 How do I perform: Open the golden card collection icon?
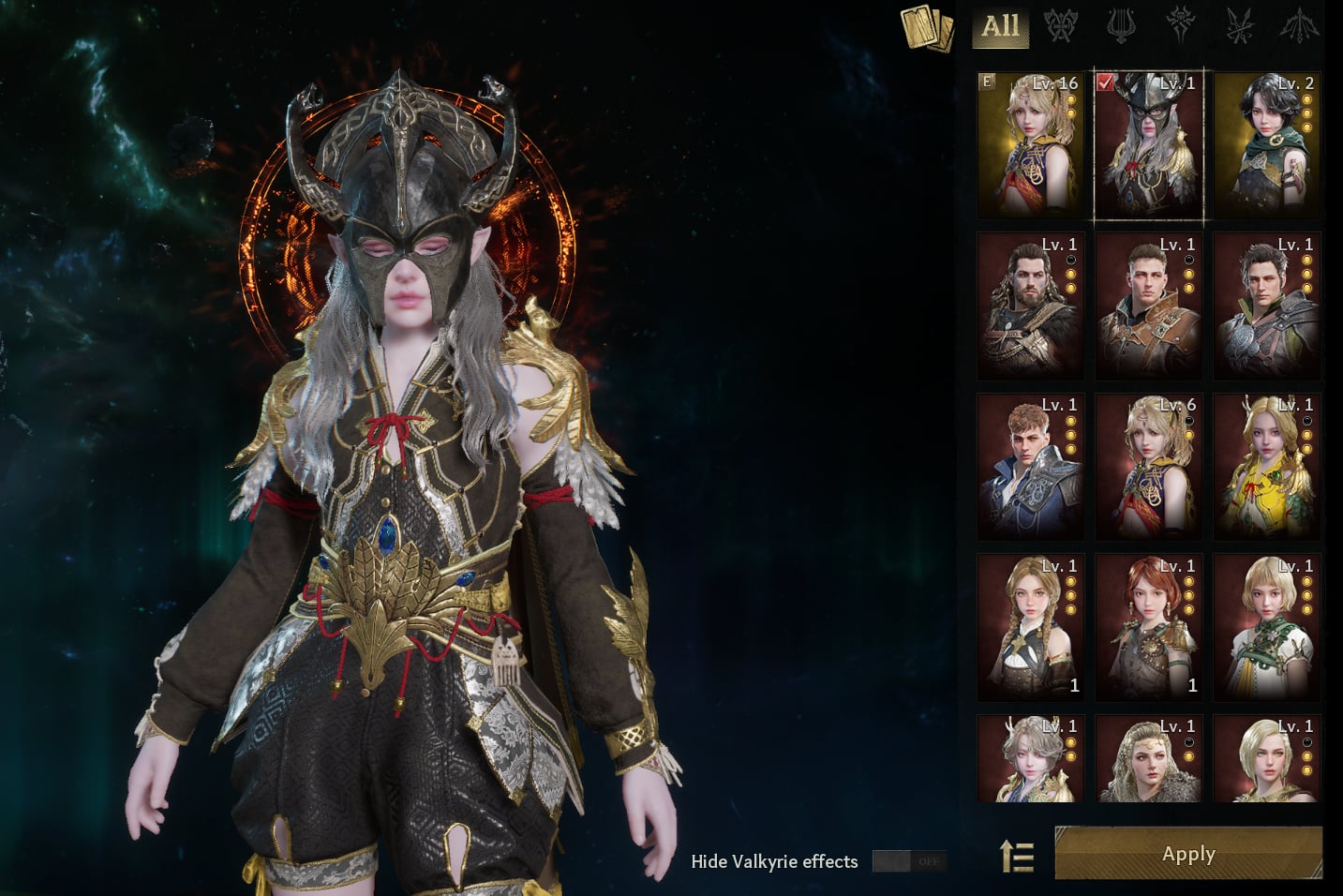(x=926, y=28)
